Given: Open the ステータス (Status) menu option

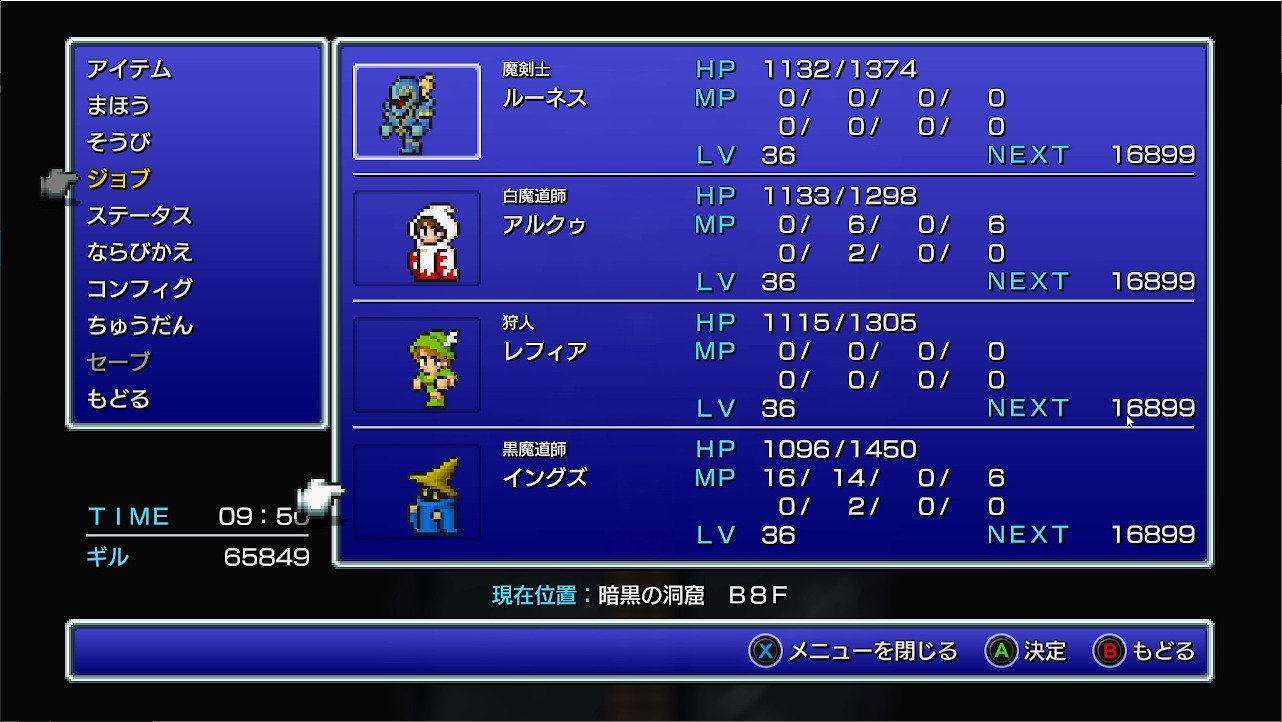Looking at the screenshot, I should pyautogui.click(x=140, y=216).
